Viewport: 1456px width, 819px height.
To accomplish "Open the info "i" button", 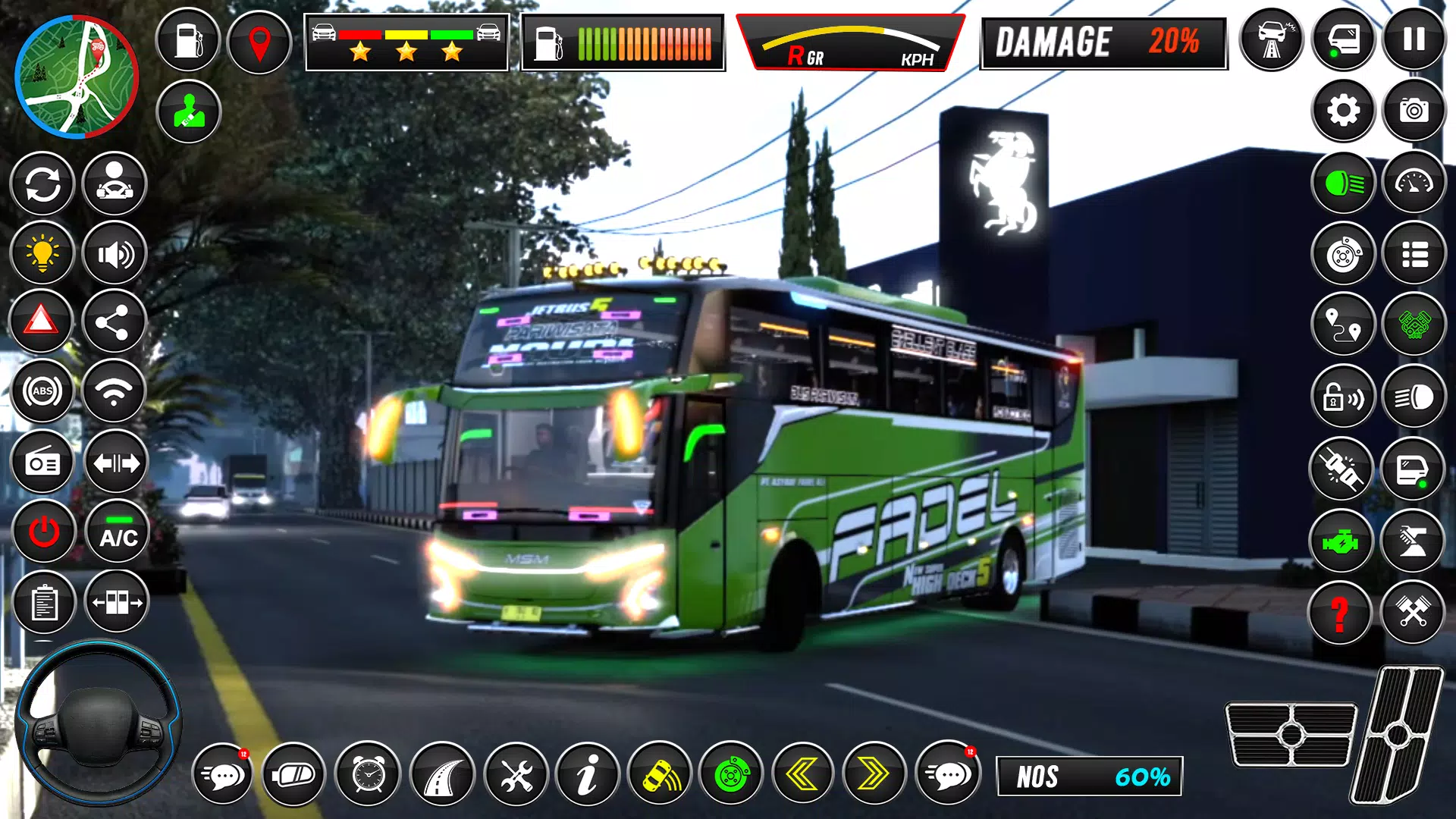I will pos(587,774).
